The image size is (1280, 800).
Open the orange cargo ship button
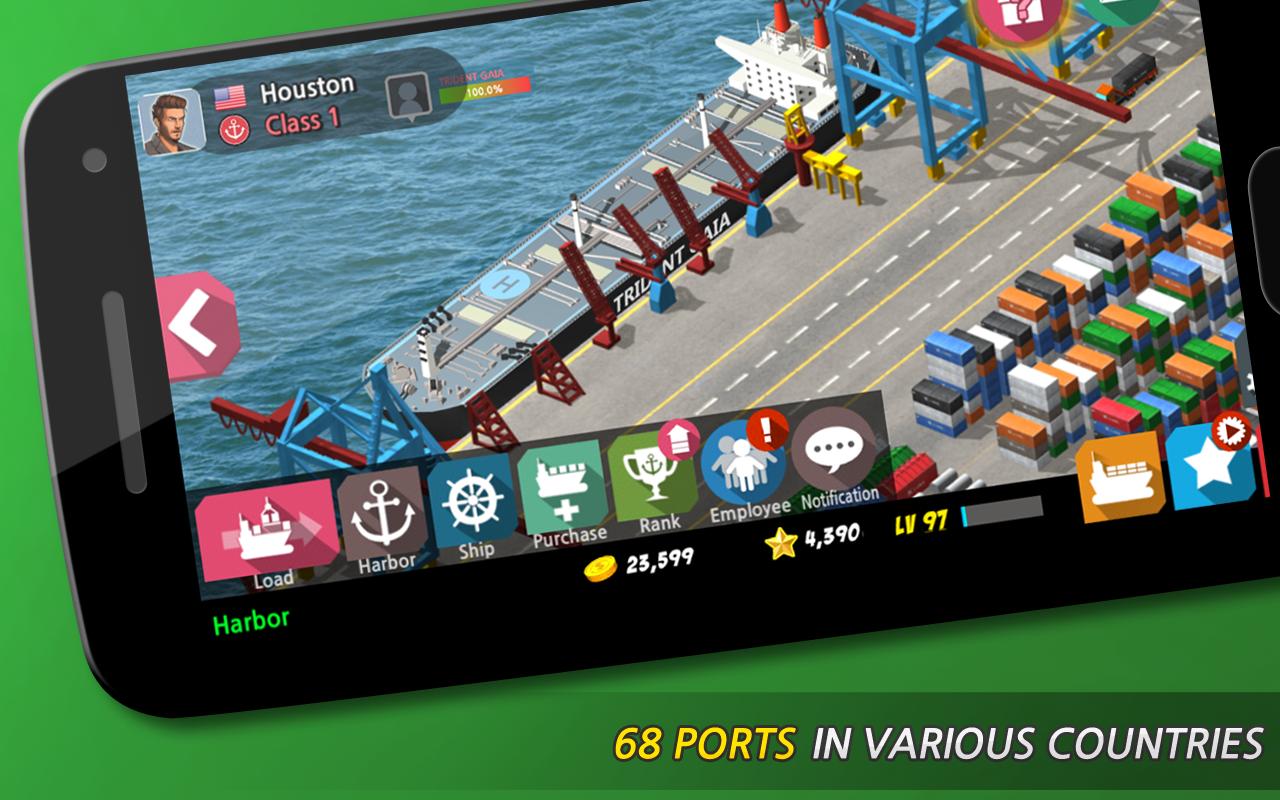(1120, 477)
